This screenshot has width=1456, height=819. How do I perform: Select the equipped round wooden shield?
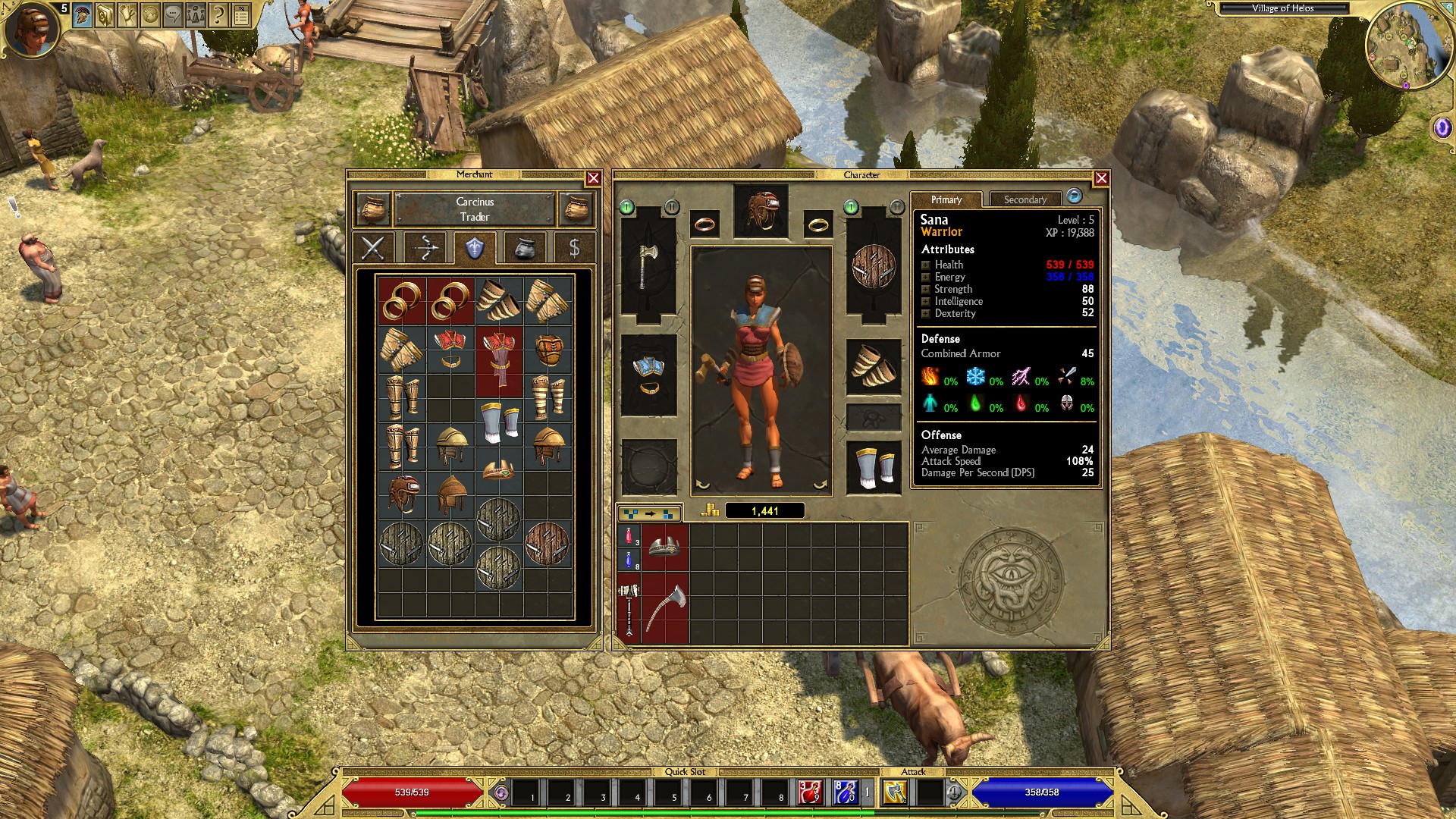pyautogui.click(x=873, y=265)
